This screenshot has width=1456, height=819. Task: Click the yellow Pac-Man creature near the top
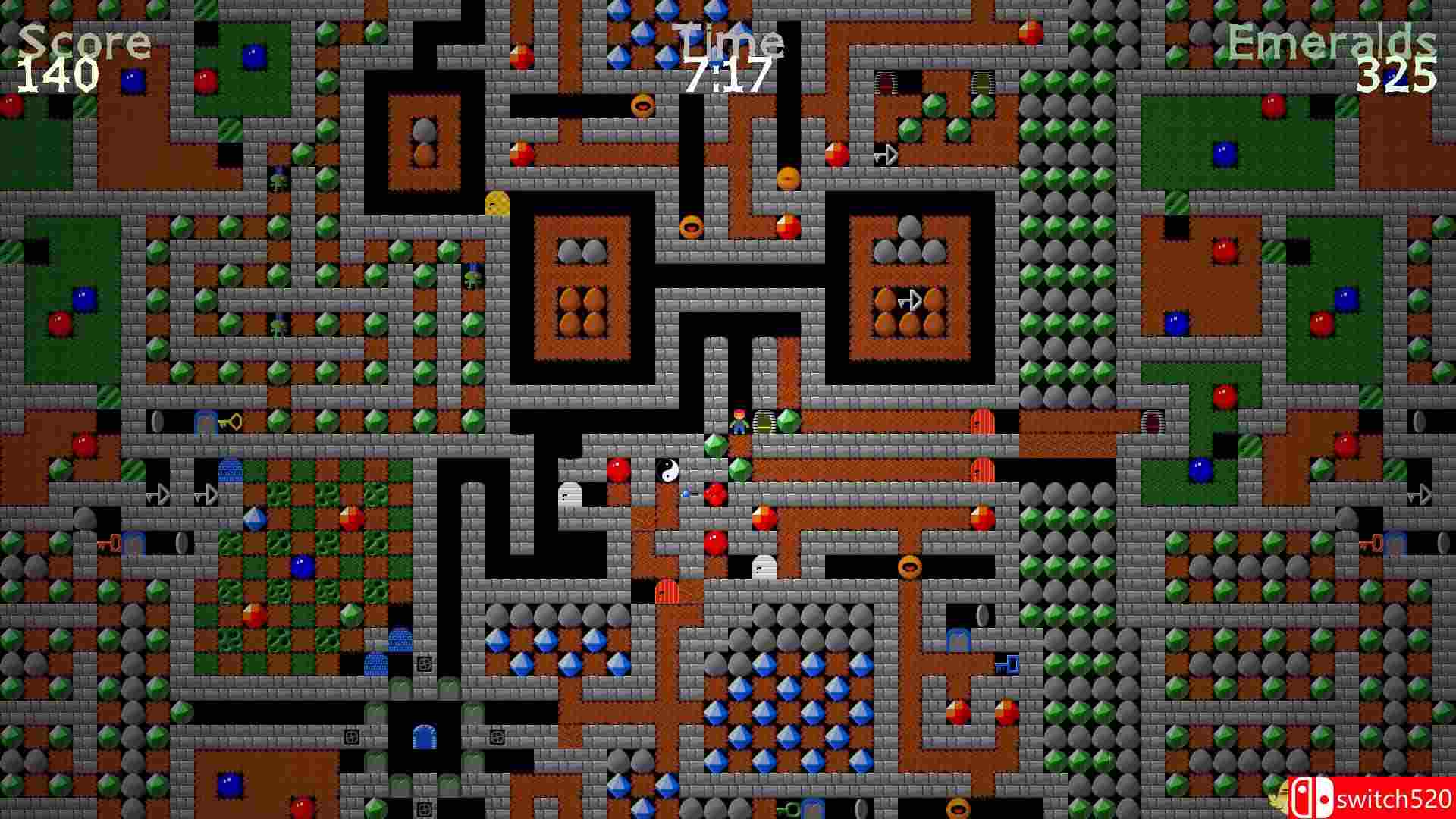[x=497, y=203]
